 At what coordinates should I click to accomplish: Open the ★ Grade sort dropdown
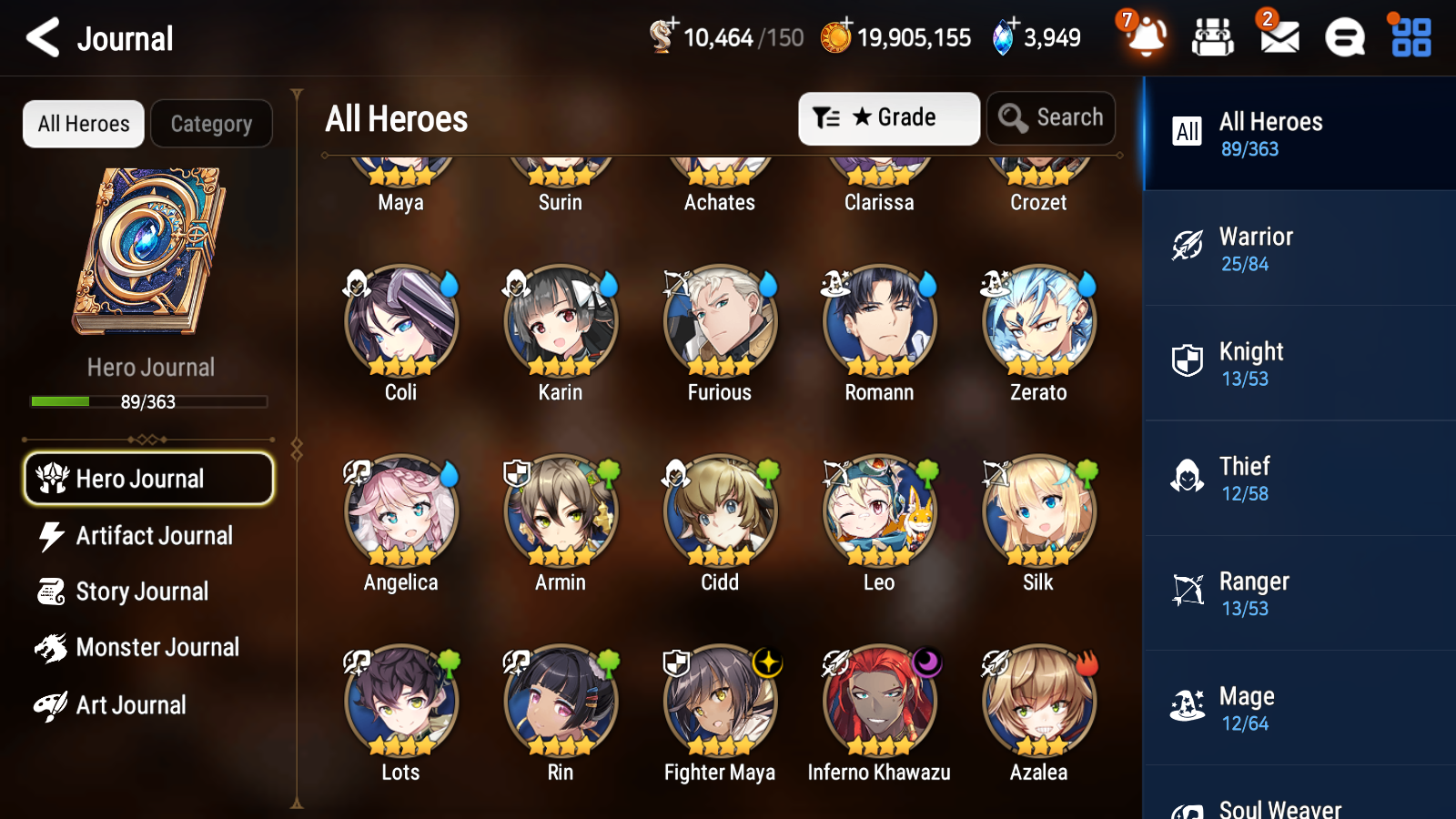click(x=888, y=117)
